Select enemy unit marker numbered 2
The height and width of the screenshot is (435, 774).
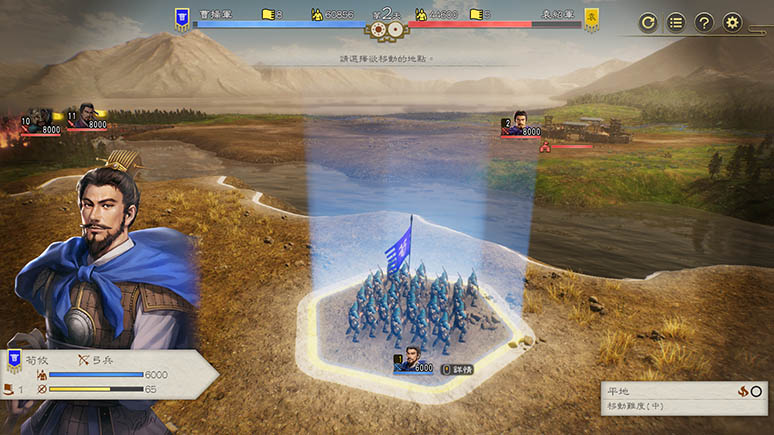pos(521,124)
